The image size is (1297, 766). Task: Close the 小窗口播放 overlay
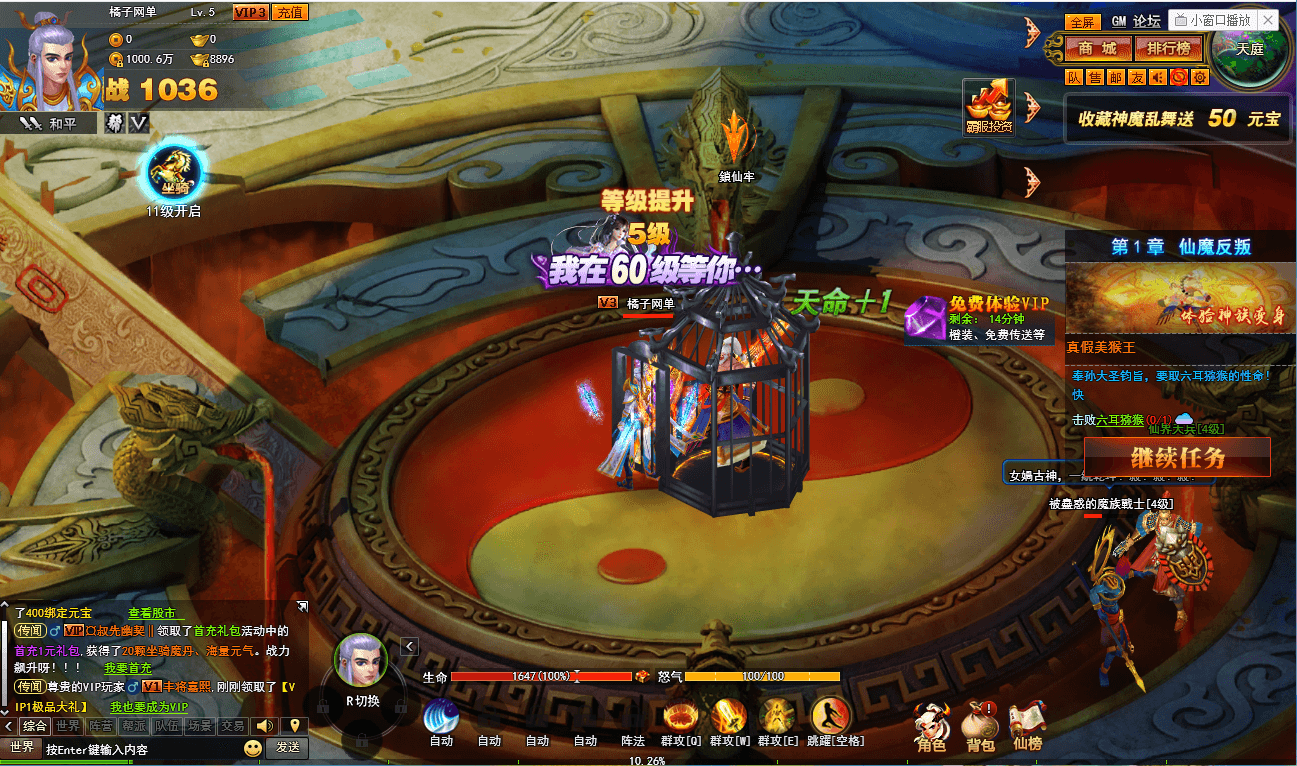click(1268, 20)
